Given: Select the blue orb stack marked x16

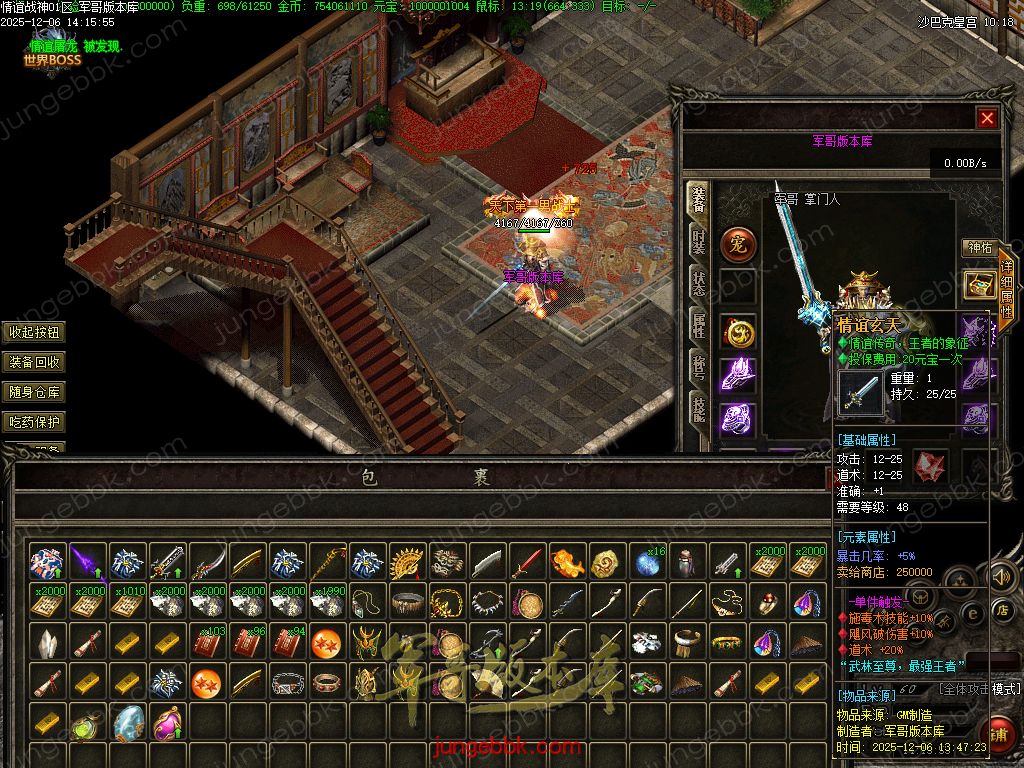Looking at the screenshot, I should tap(648, 563).
